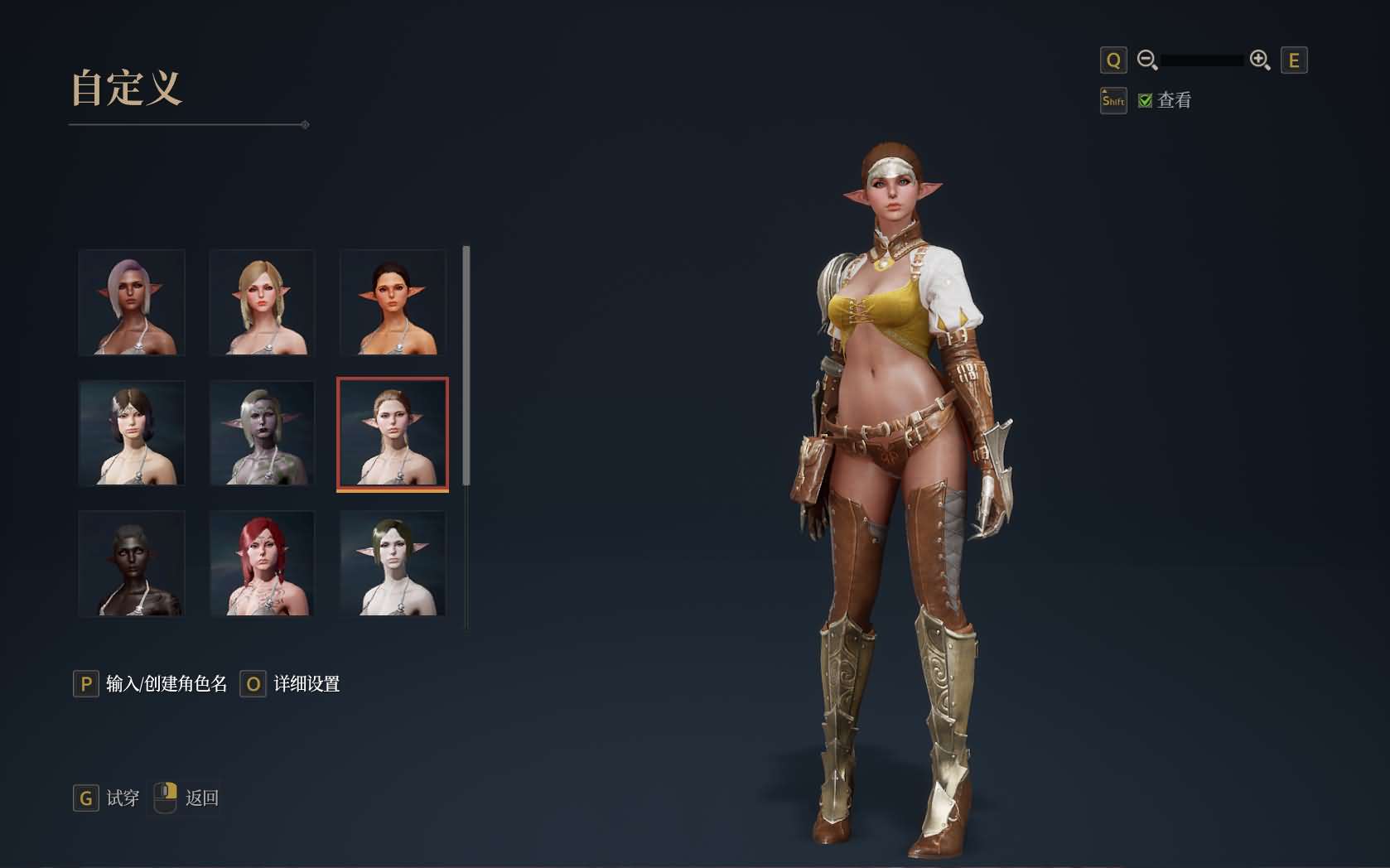The width and height of the screenshot is (1390, 868).
Task: Click the O key shortcut icon
Action: pos(253,684)
